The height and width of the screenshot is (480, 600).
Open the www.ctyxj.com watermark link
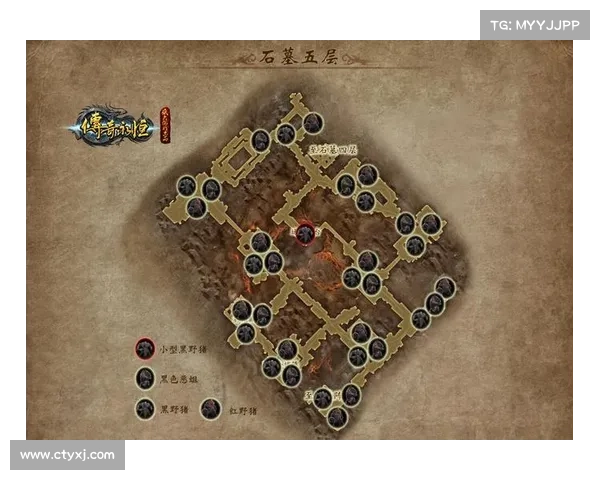click(x=67, y=455)
